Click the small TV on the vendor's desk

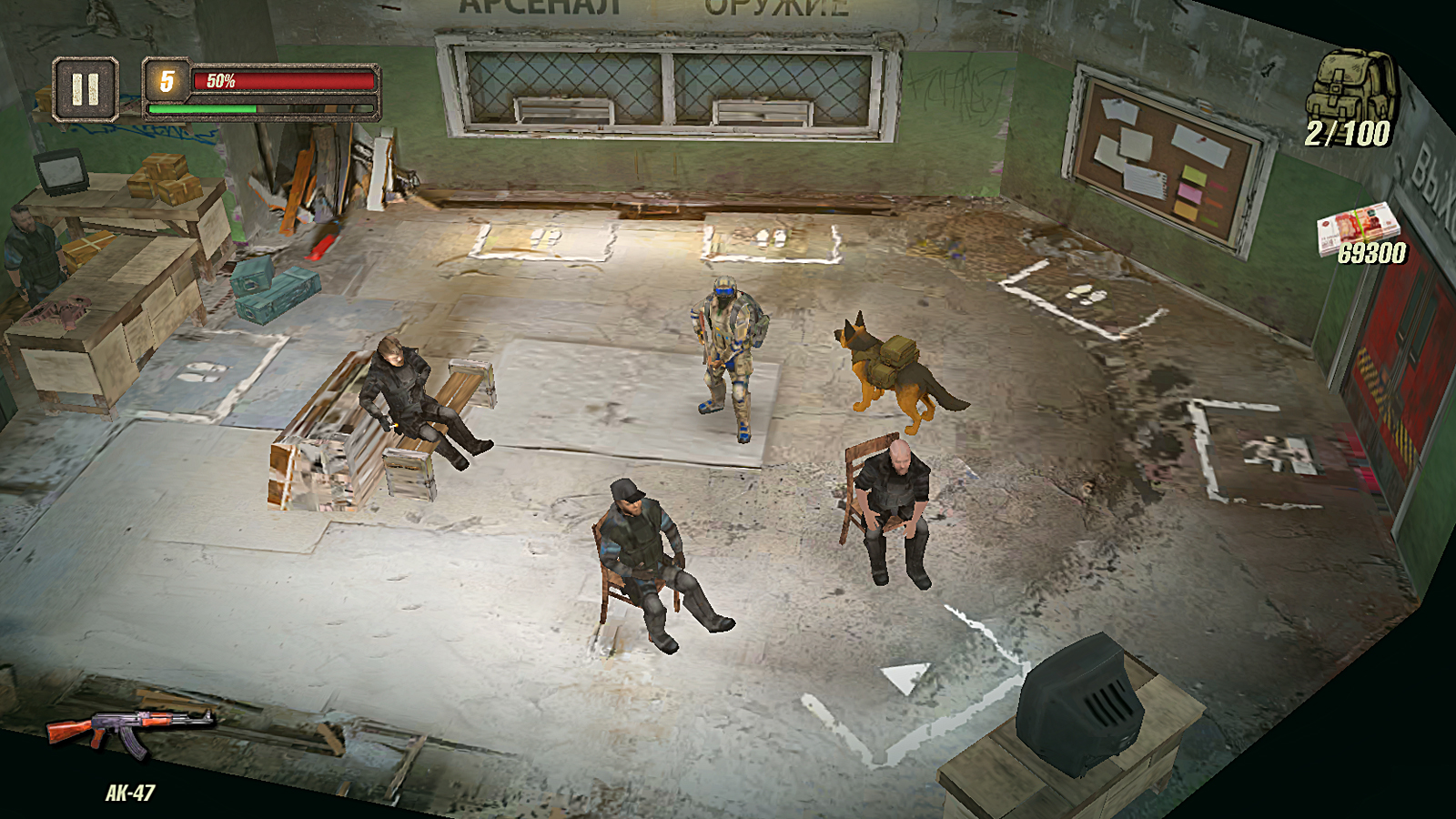tap(59, 173)
